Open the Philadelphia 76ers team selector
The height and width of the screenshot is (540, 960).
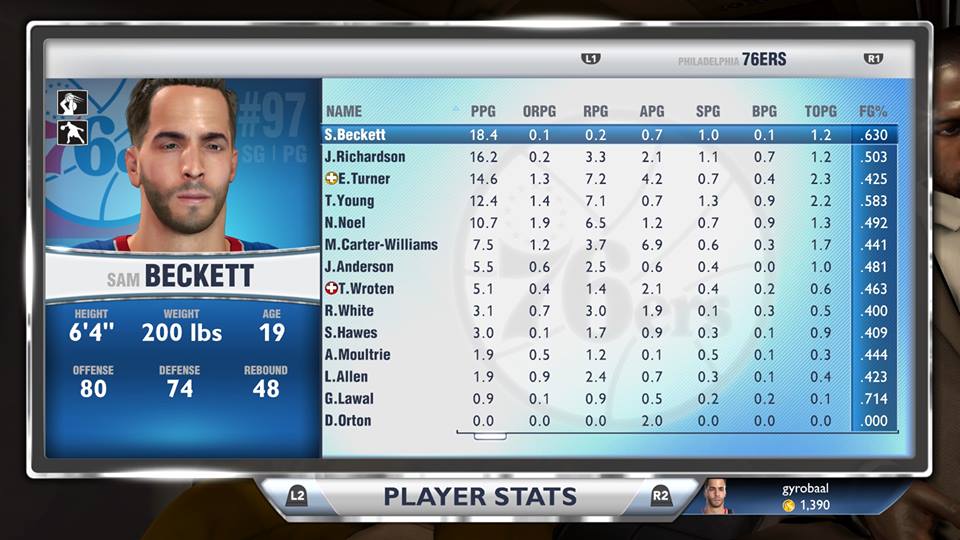[732, 60]
